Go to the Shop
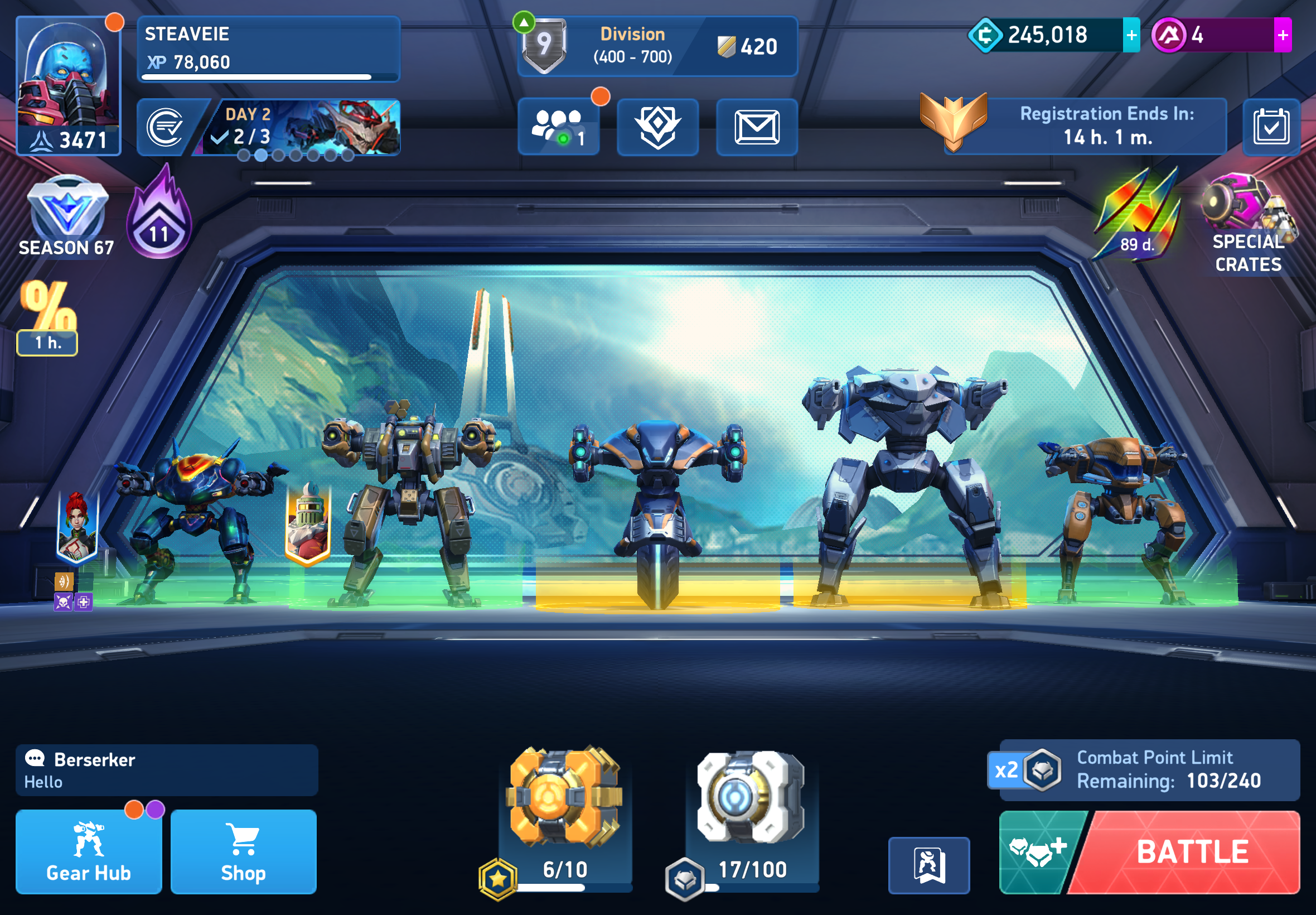This screenshot has height=915, width=1316. pos(243,851)
